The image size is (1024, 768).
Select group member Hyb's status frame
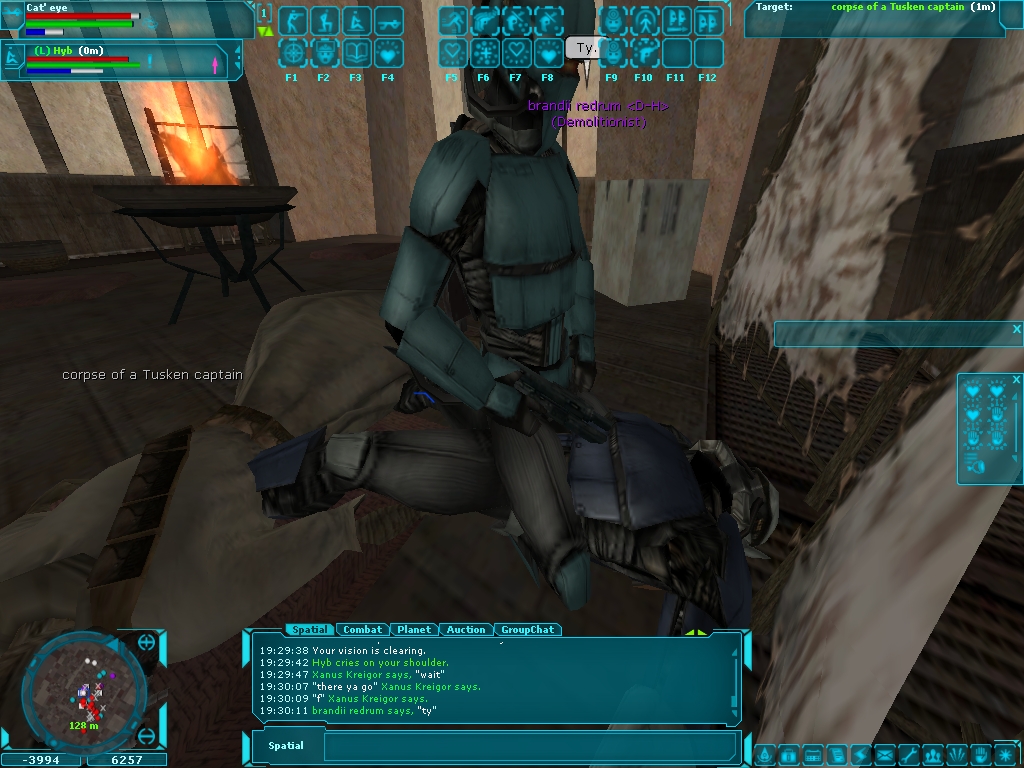pos(120,60)
